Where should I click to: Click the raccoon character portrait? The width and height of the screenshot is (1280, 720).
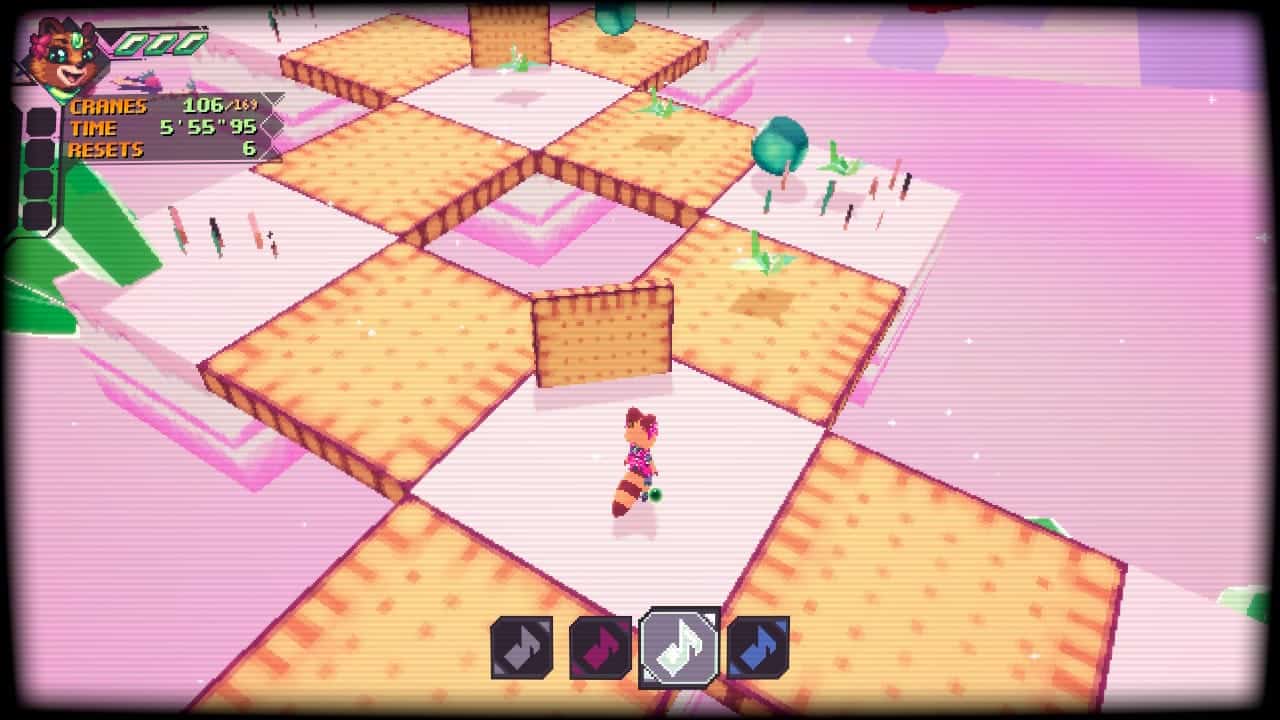(62, 57)
